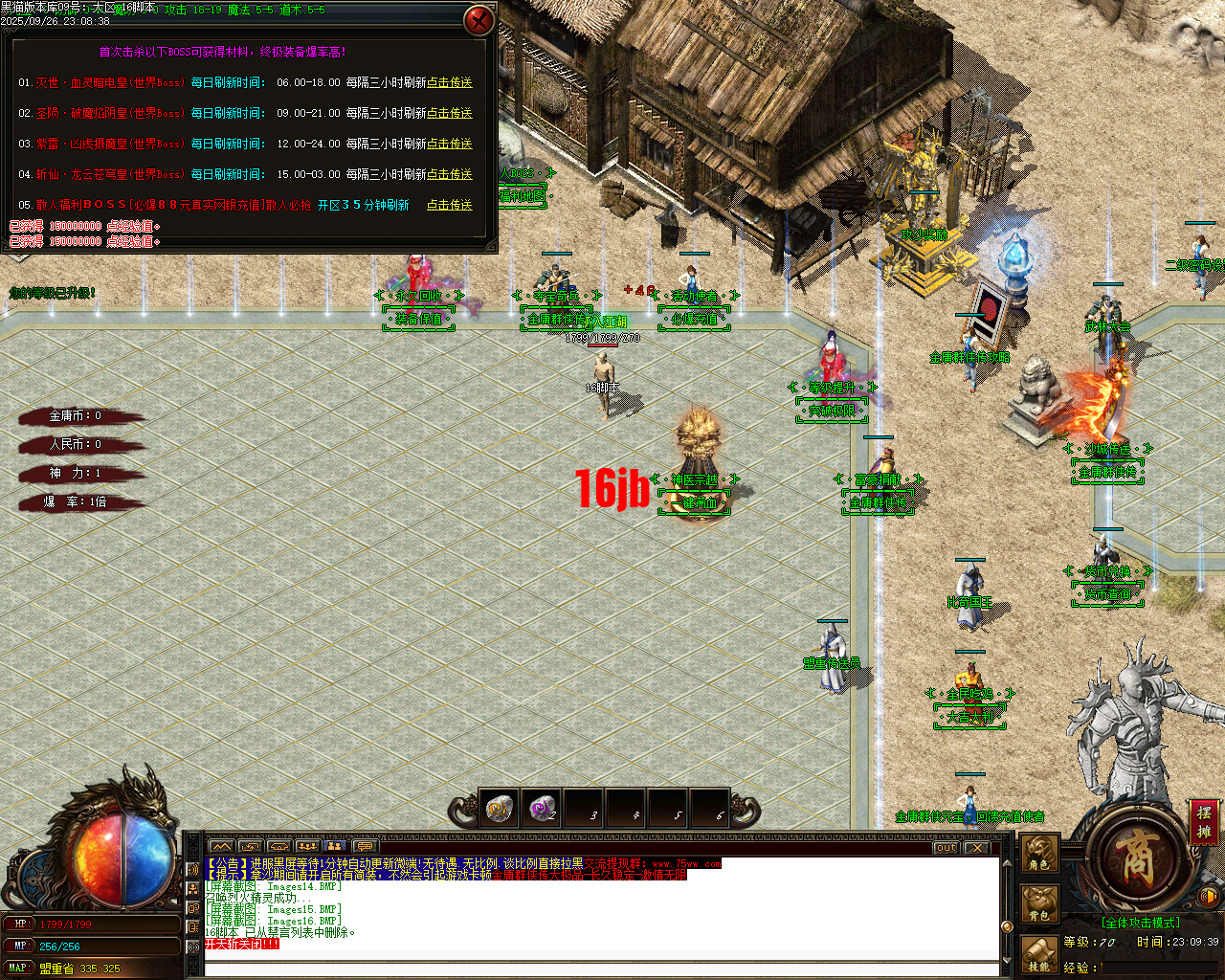Viewport: 1225px width, 980px height.
Task: Click the mountain map icon in the chat toolbar
Action: point(222,847)
